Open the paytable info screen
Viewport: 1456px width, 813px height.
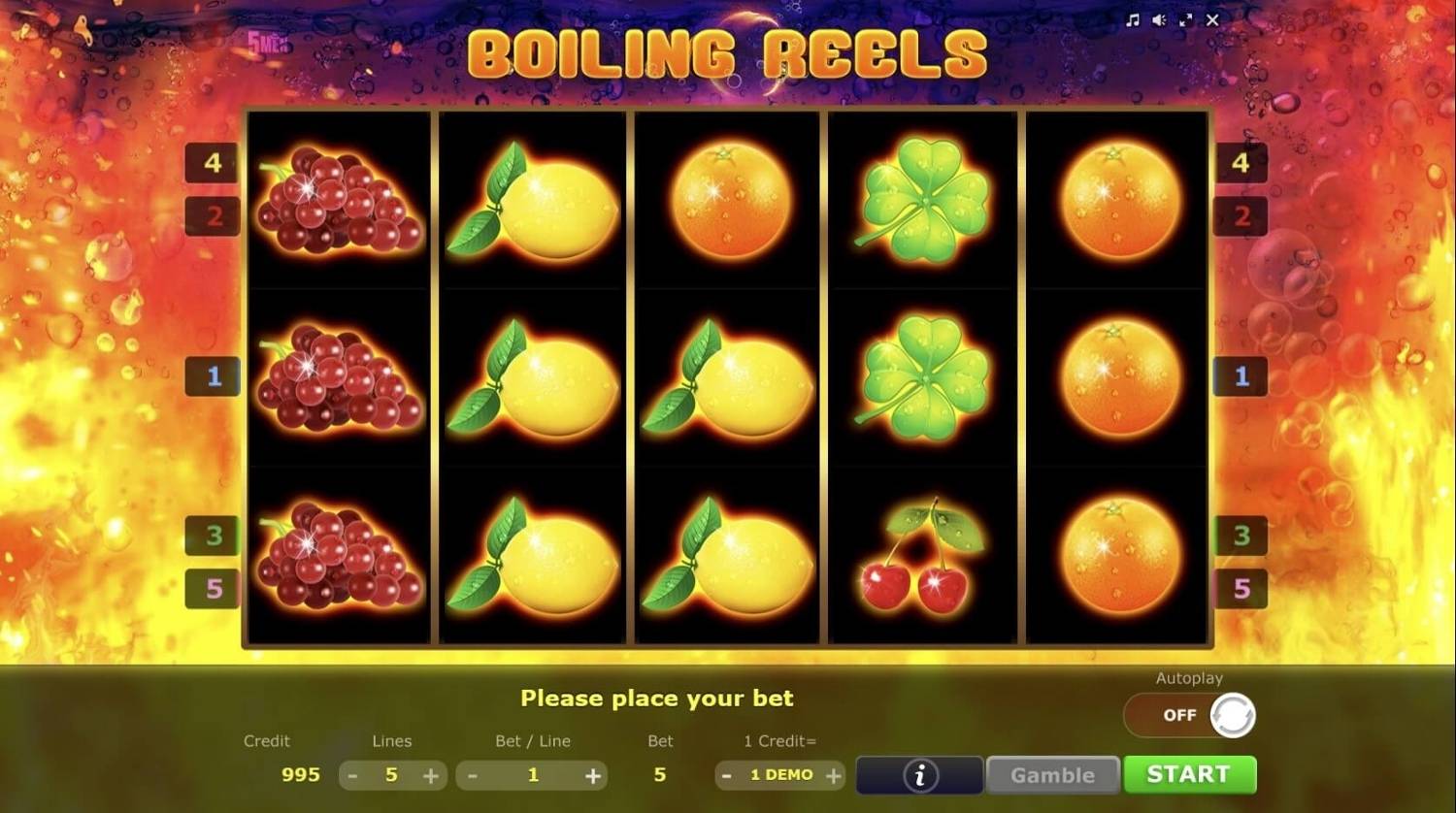(x=918, y=774)
